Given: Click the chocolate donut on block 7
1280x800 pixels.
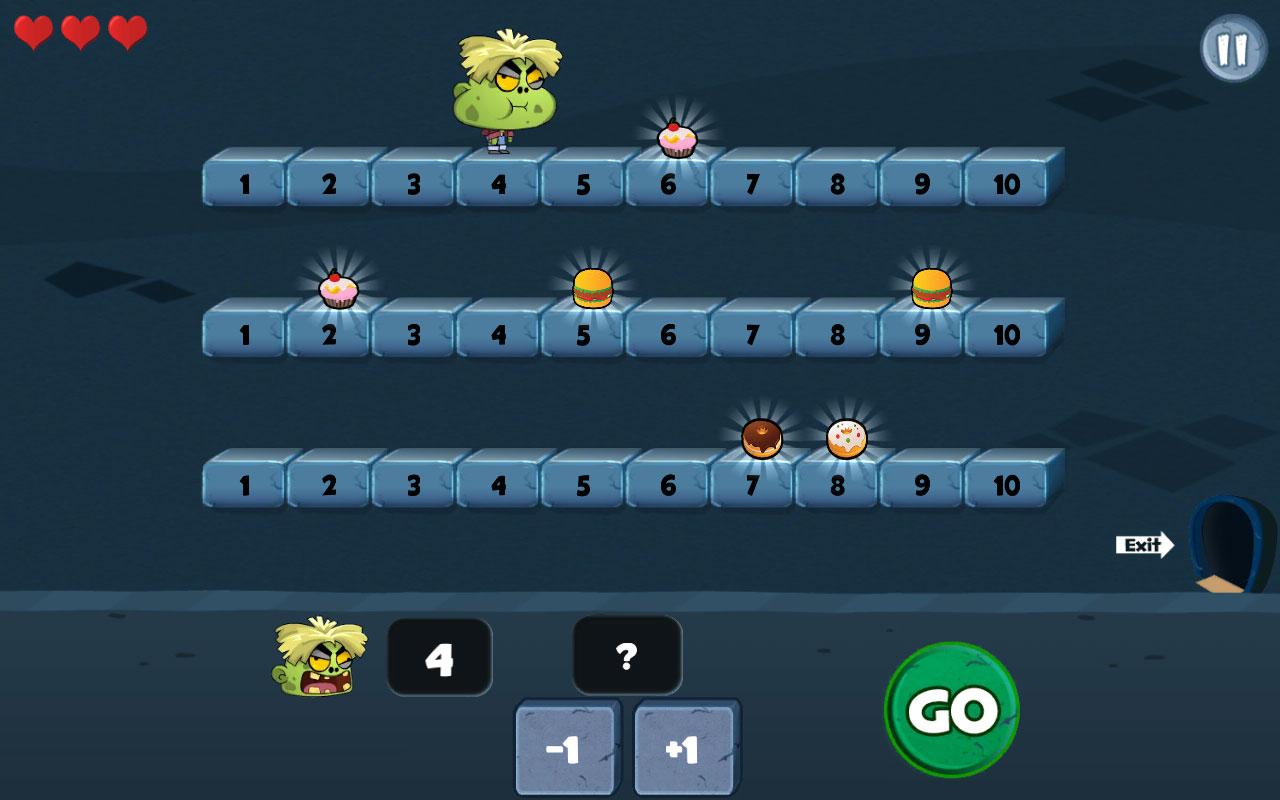Looking at the screenshot, I should (x=760, y=437).
